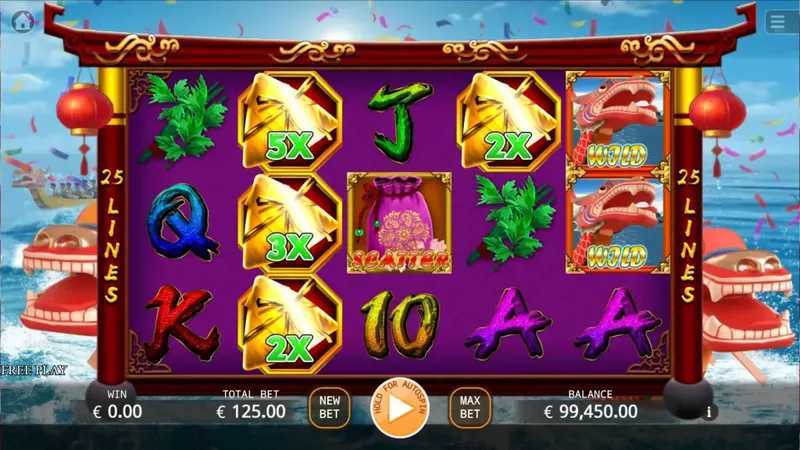Go to the home screen icon
The height and width of the screenshot is (450, 800).
[x=22, y=20]
